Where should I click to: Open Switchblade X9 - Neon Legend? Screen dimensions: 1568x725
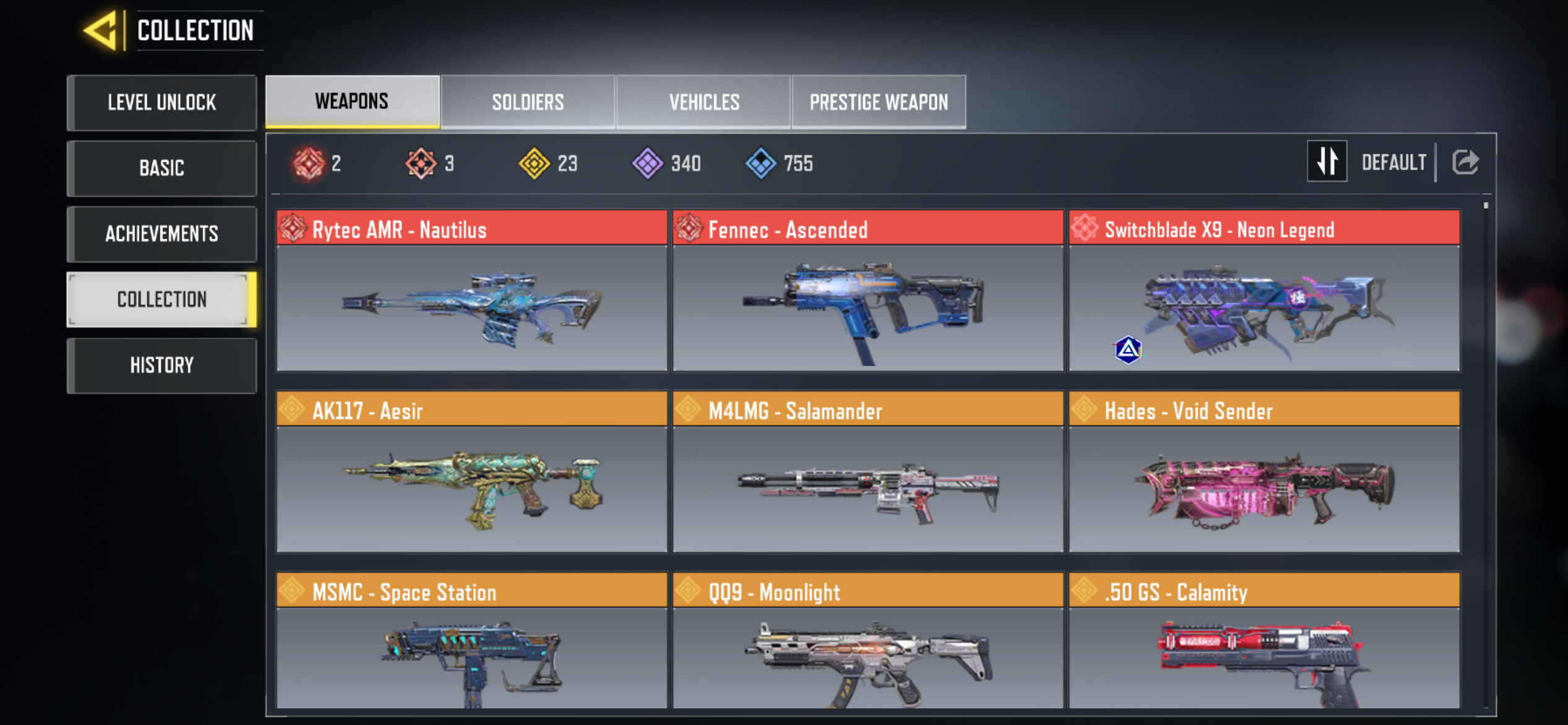[x=1264, y=291]
